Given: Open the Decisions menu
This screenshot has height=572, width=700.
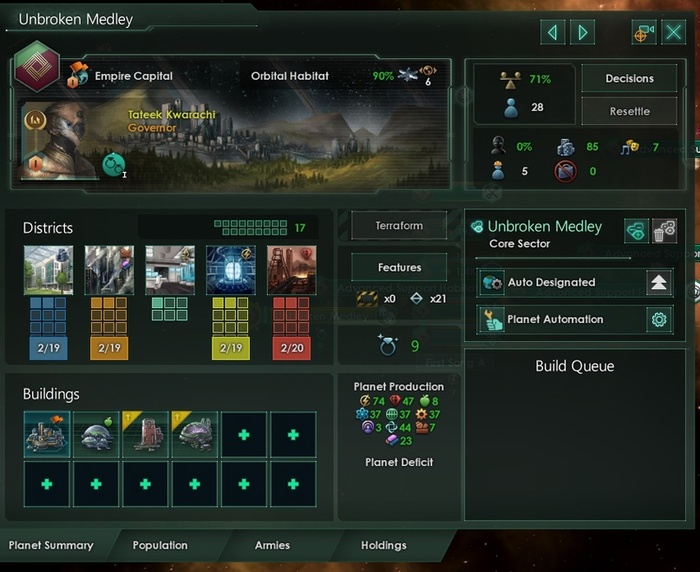Looking at the screenshot, I should click(x=629, y=79).
